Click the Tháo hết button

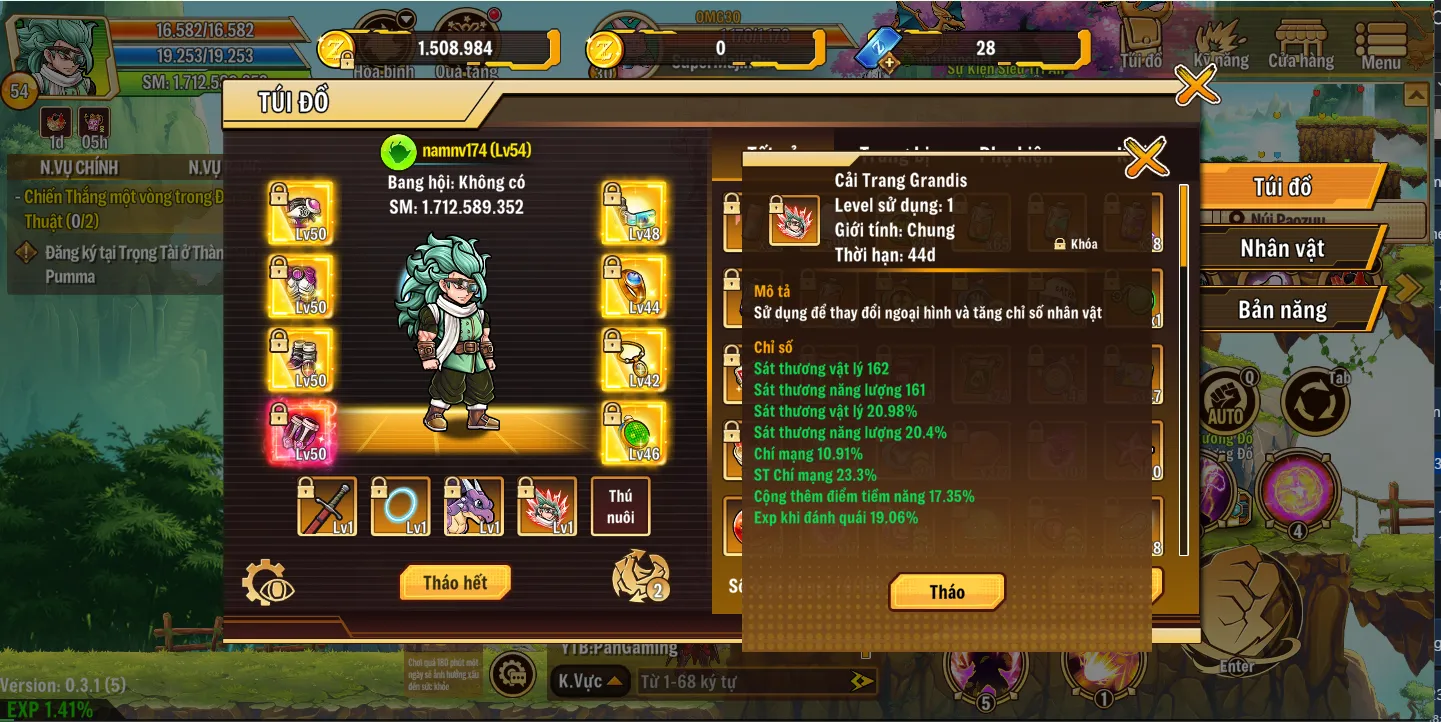[455, 583]
